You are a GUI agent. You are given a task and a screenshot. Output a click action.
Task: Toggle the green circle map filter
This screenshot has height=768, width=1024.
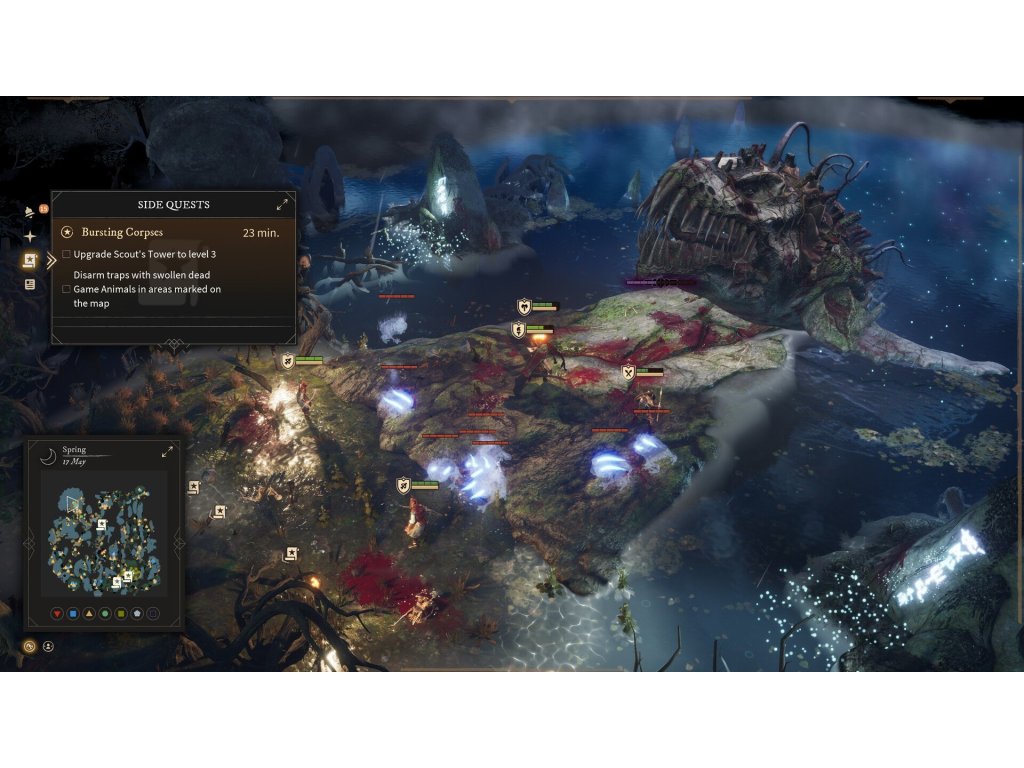[105, 613]
